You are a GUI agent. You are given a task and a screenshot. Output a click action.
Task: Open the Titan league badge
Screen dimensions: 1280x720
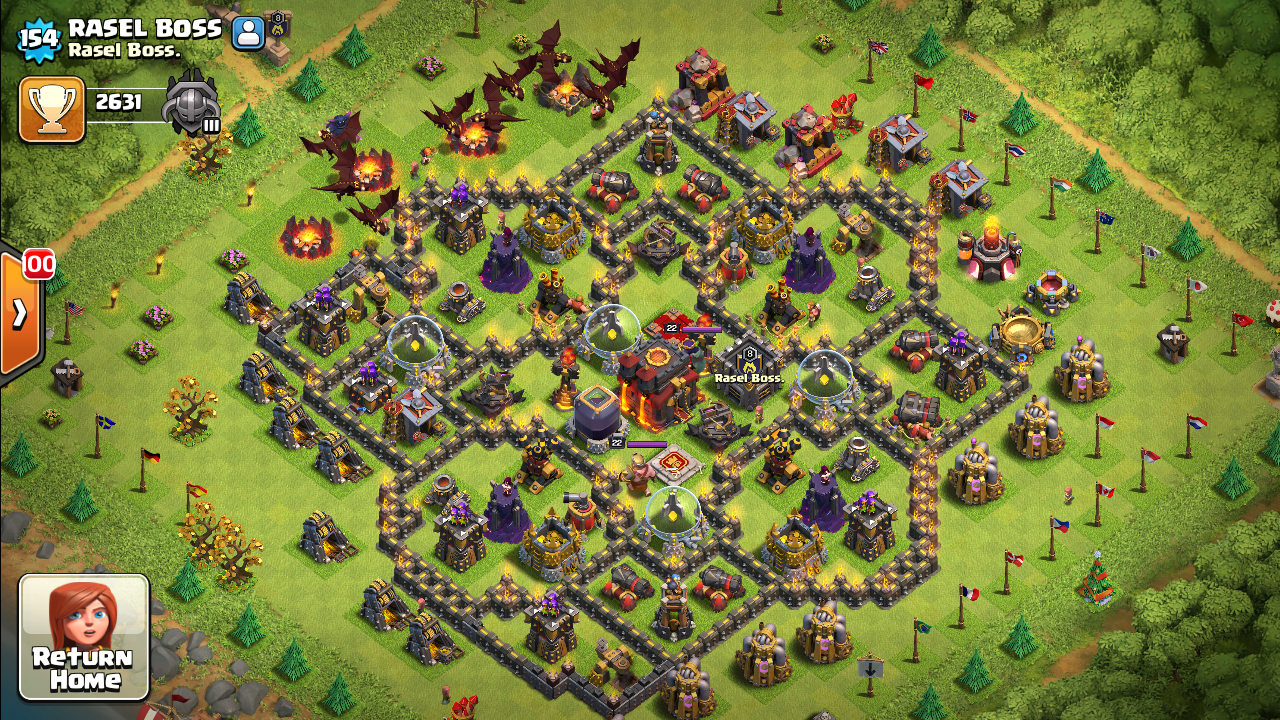(x=191, y=102)
